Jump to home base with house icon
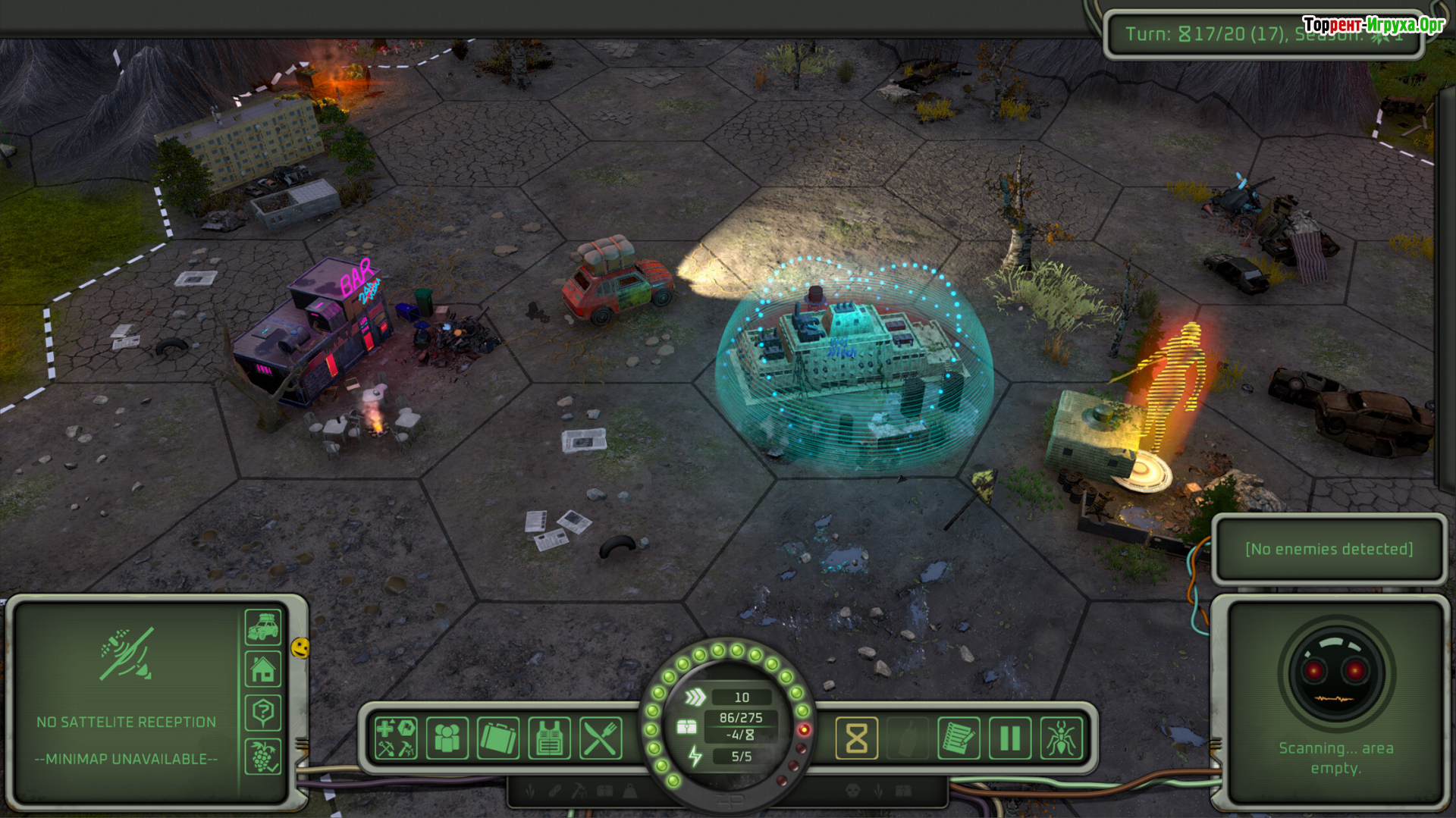The image size is (1456, 818). [263, 670]
